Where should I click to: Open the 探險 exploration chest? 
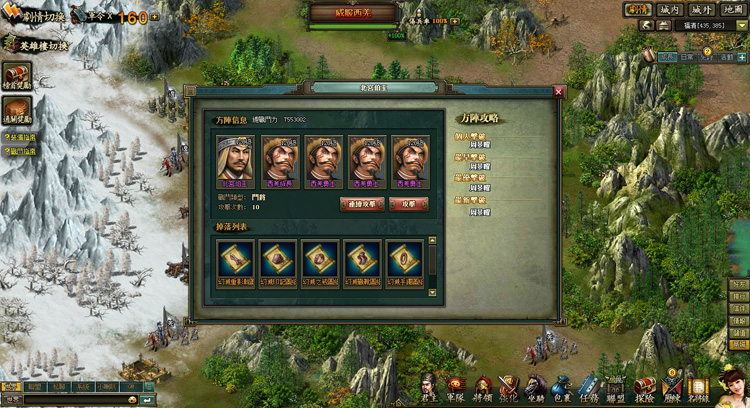tap(643, 387)
